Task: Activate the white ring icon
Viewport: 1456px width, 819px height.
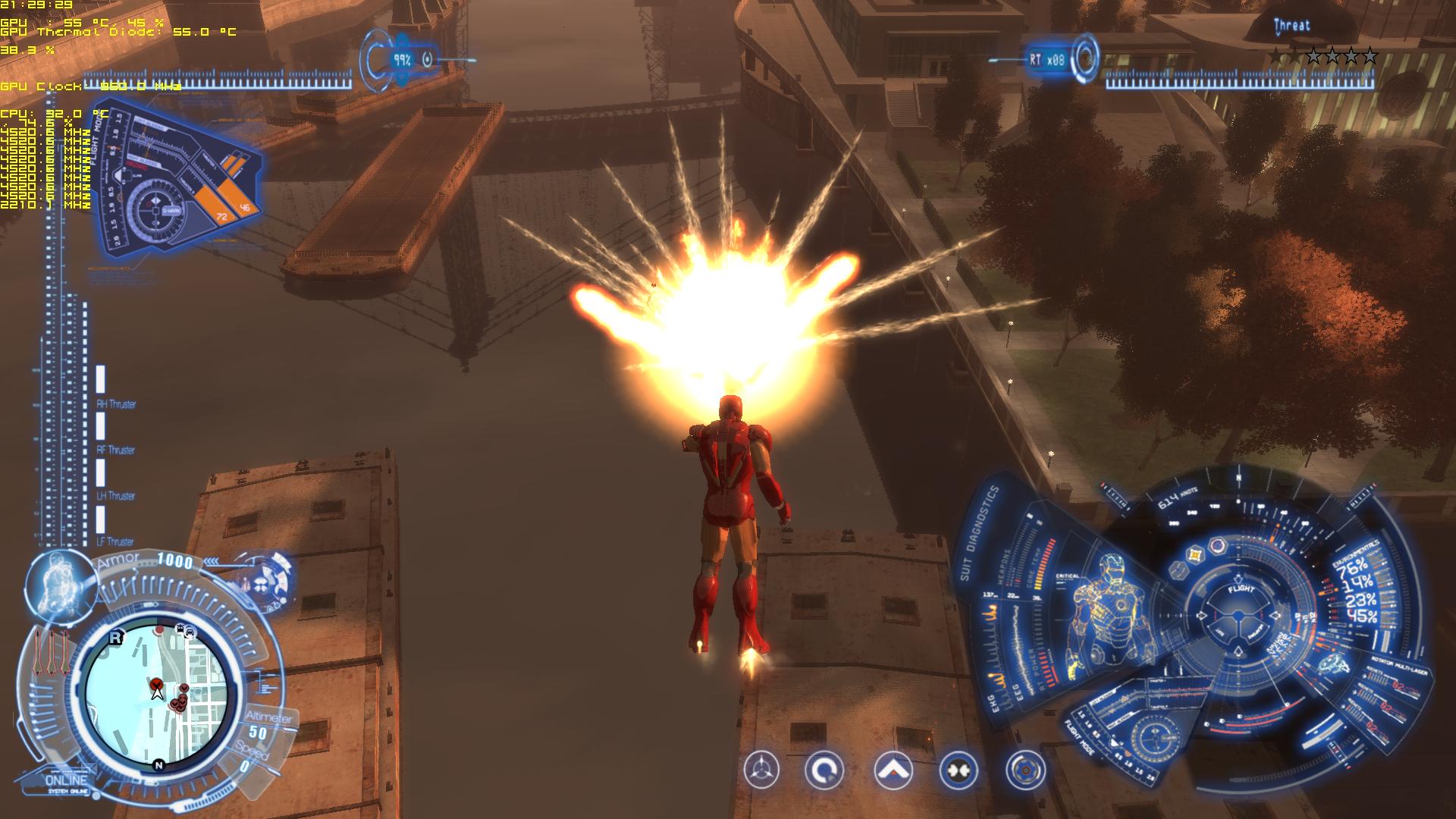Action: point(824,771)
